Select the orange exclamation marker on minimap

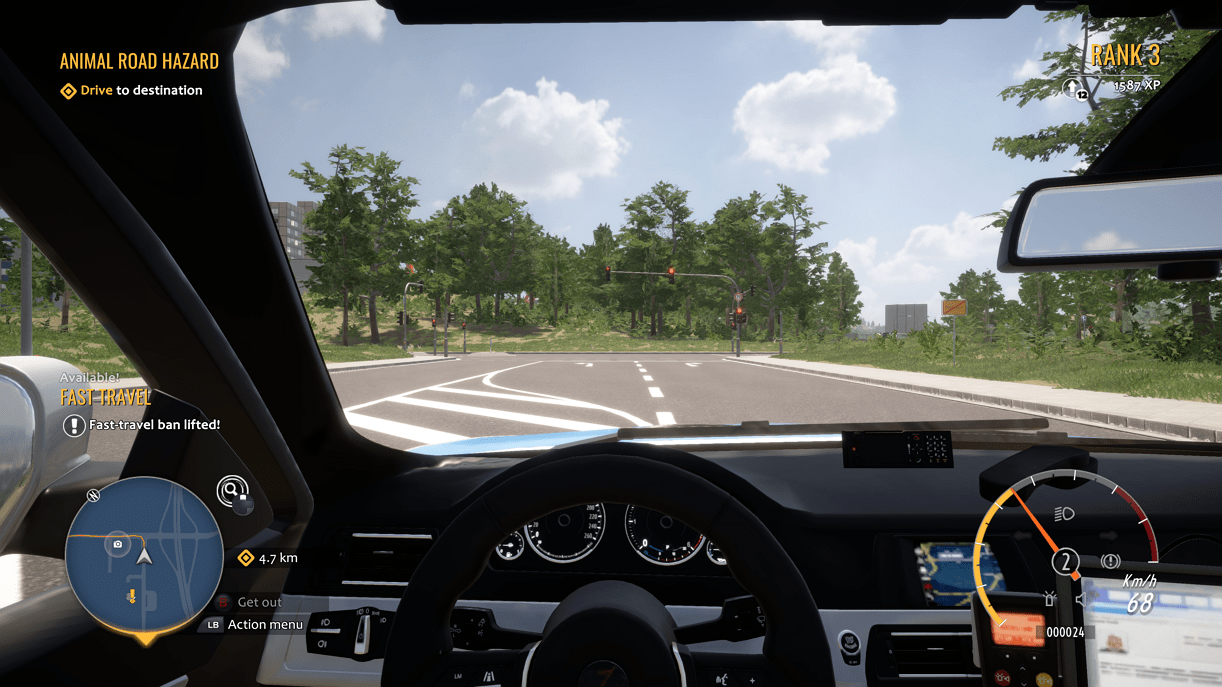tap(131, 597)
